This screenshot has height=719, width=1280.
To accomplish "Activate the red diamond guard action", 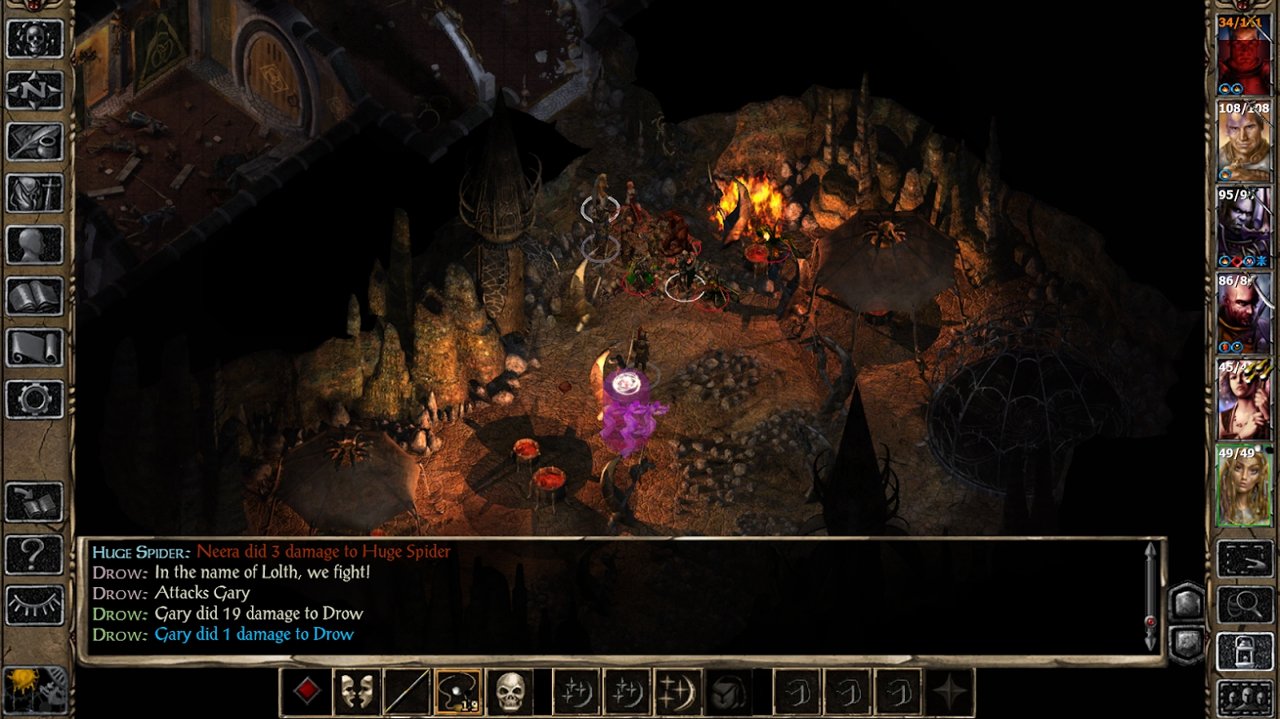I will coord(305,691).
